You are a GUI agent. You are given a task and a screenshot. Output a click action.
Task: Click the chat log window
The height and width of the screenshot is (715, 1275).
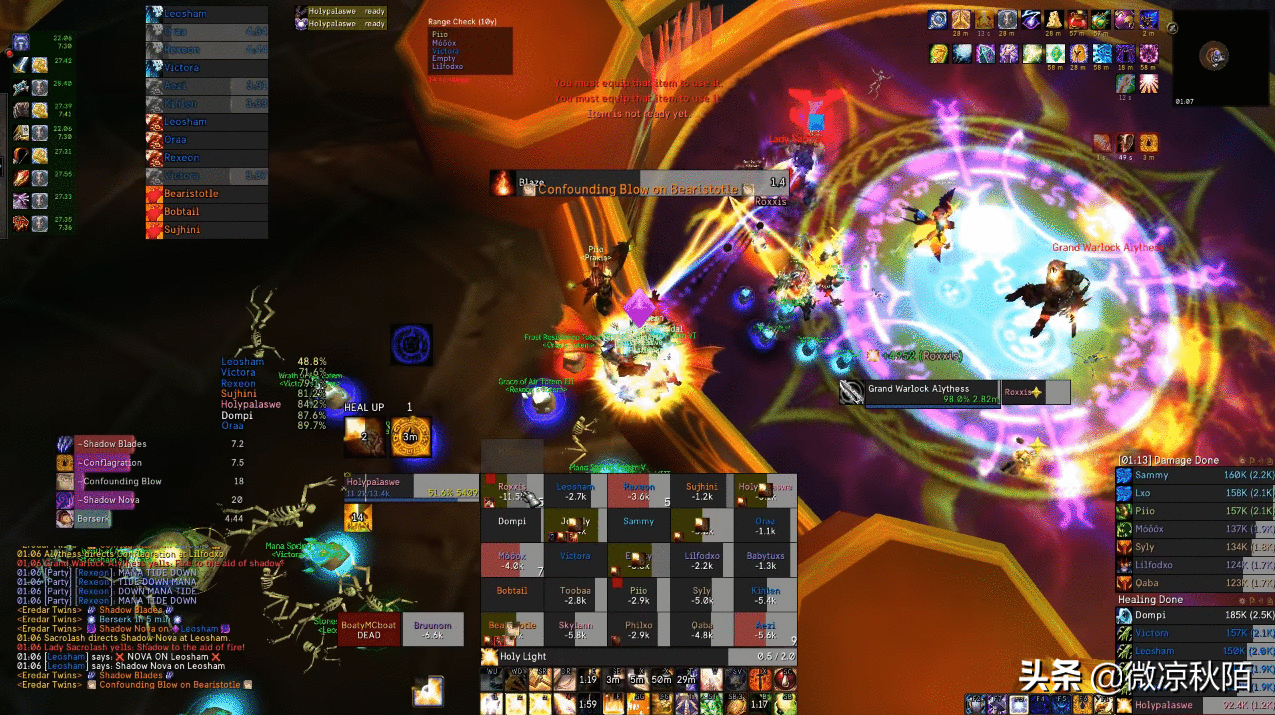[x=130, y=618]
